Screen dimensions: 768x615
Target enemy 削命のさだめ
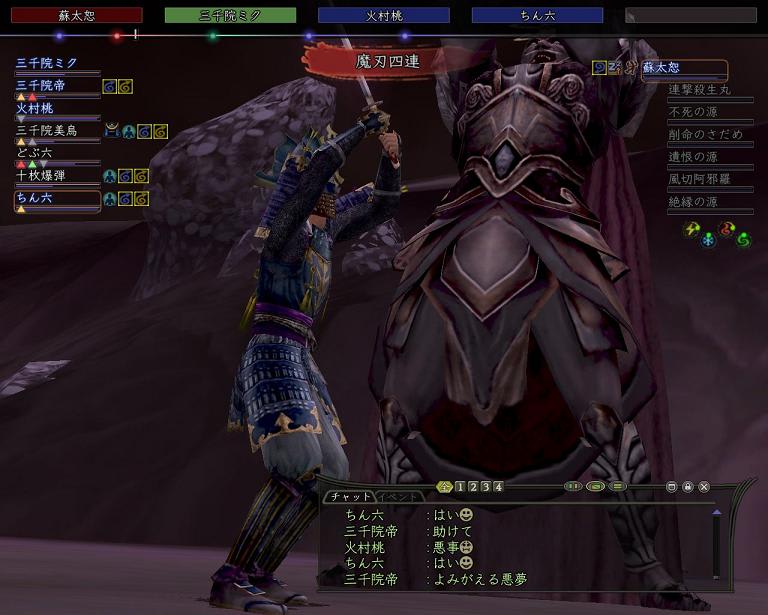click(x=705, y=135)
